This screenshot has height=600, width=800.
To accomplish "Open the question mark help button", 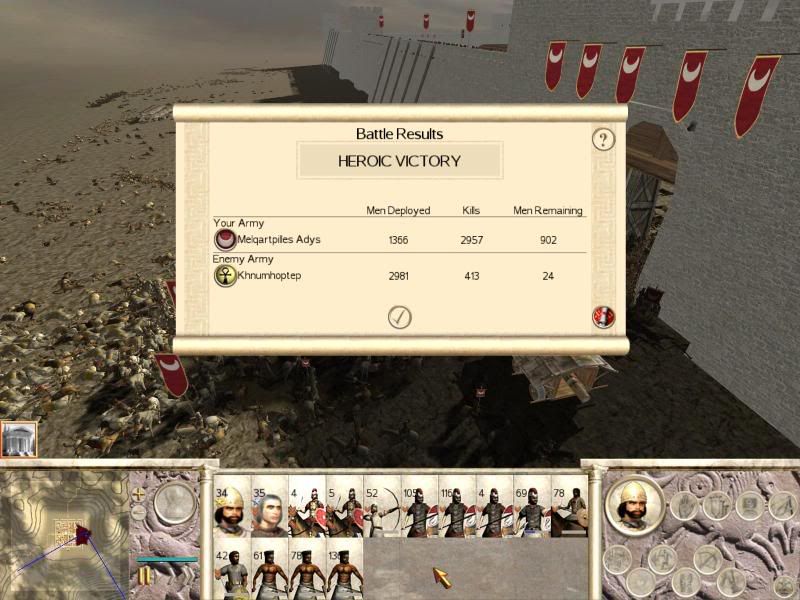I will tap(603, 139).
